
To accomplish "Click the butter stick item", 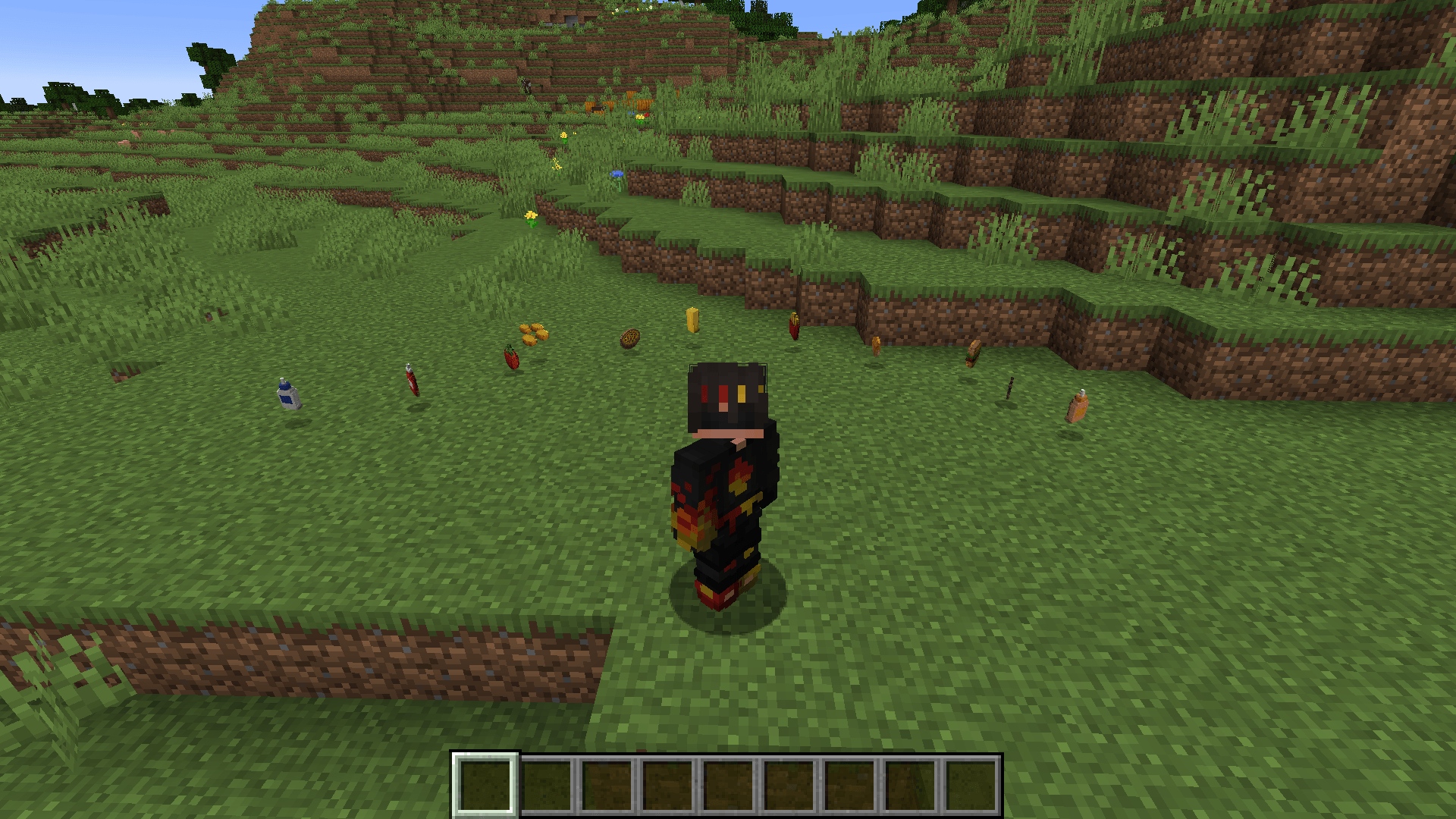I will click(692, 320).
